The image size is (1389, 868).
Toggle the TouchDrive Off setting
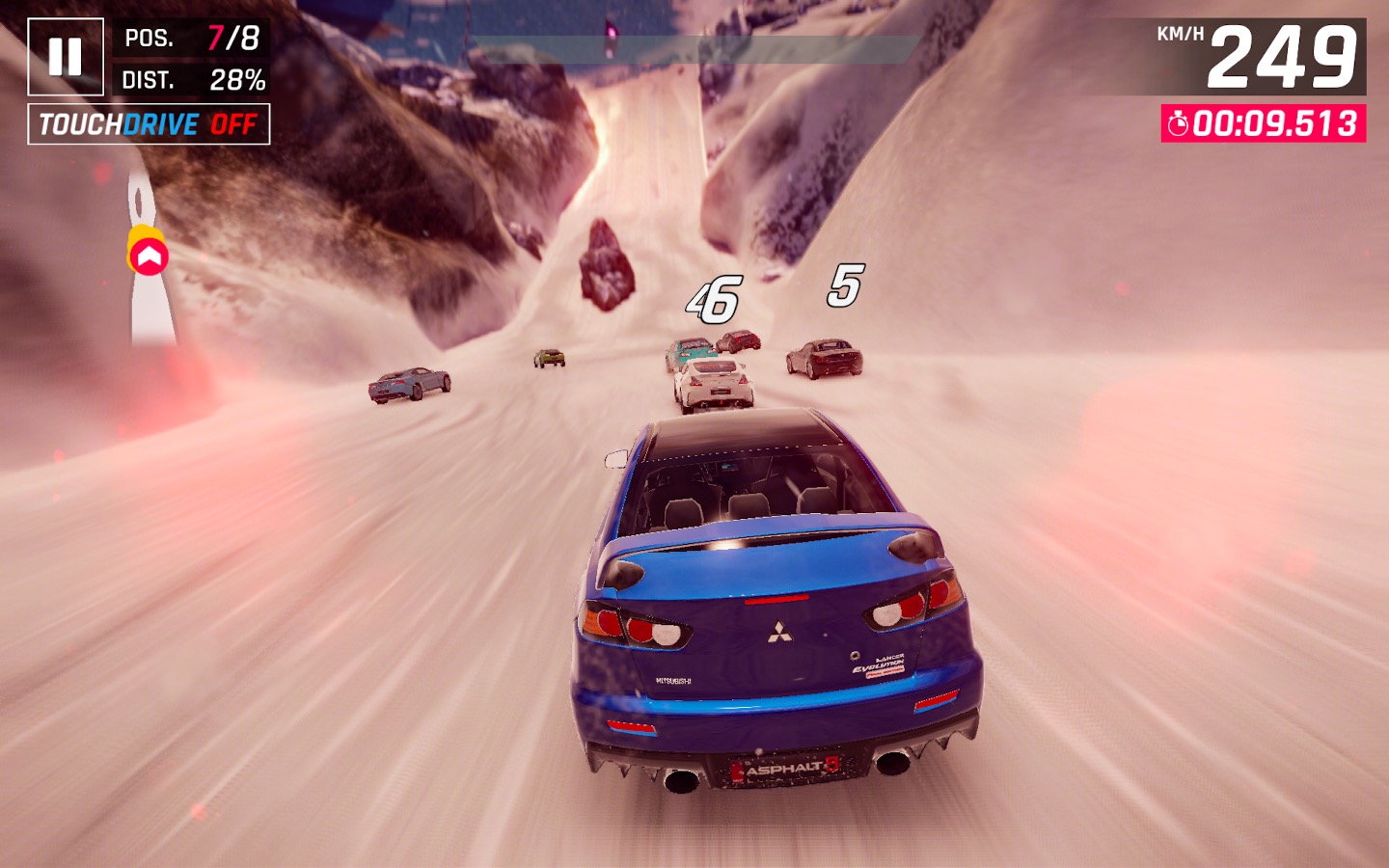[149, 124]
